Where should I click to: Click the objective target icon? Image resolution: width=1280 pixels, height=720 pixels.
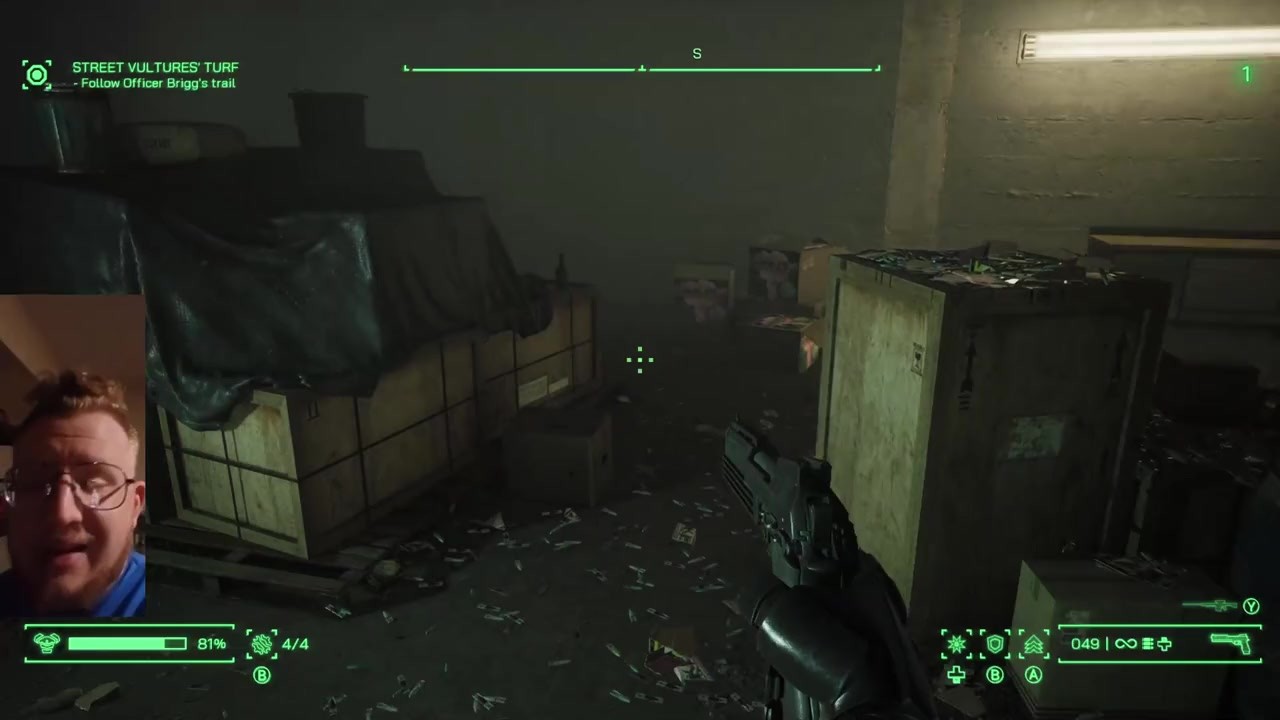37,74
